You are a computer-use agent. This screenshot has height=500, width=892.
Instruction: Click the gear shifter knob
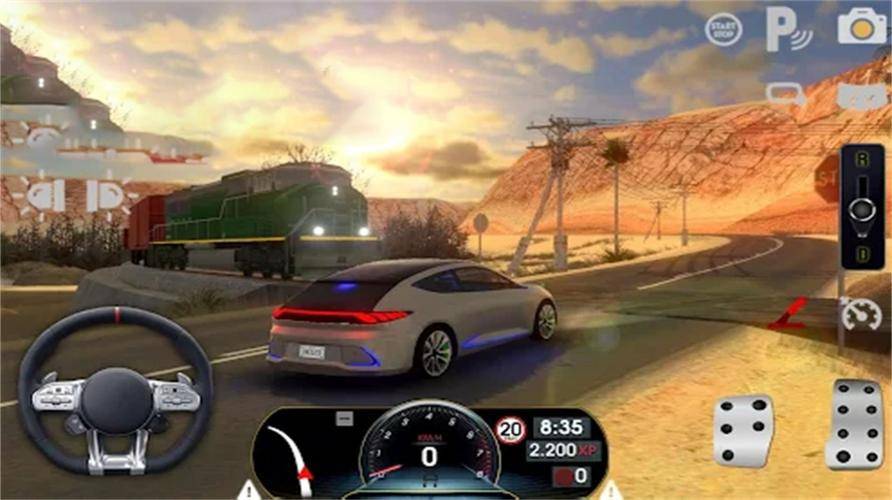861,210
